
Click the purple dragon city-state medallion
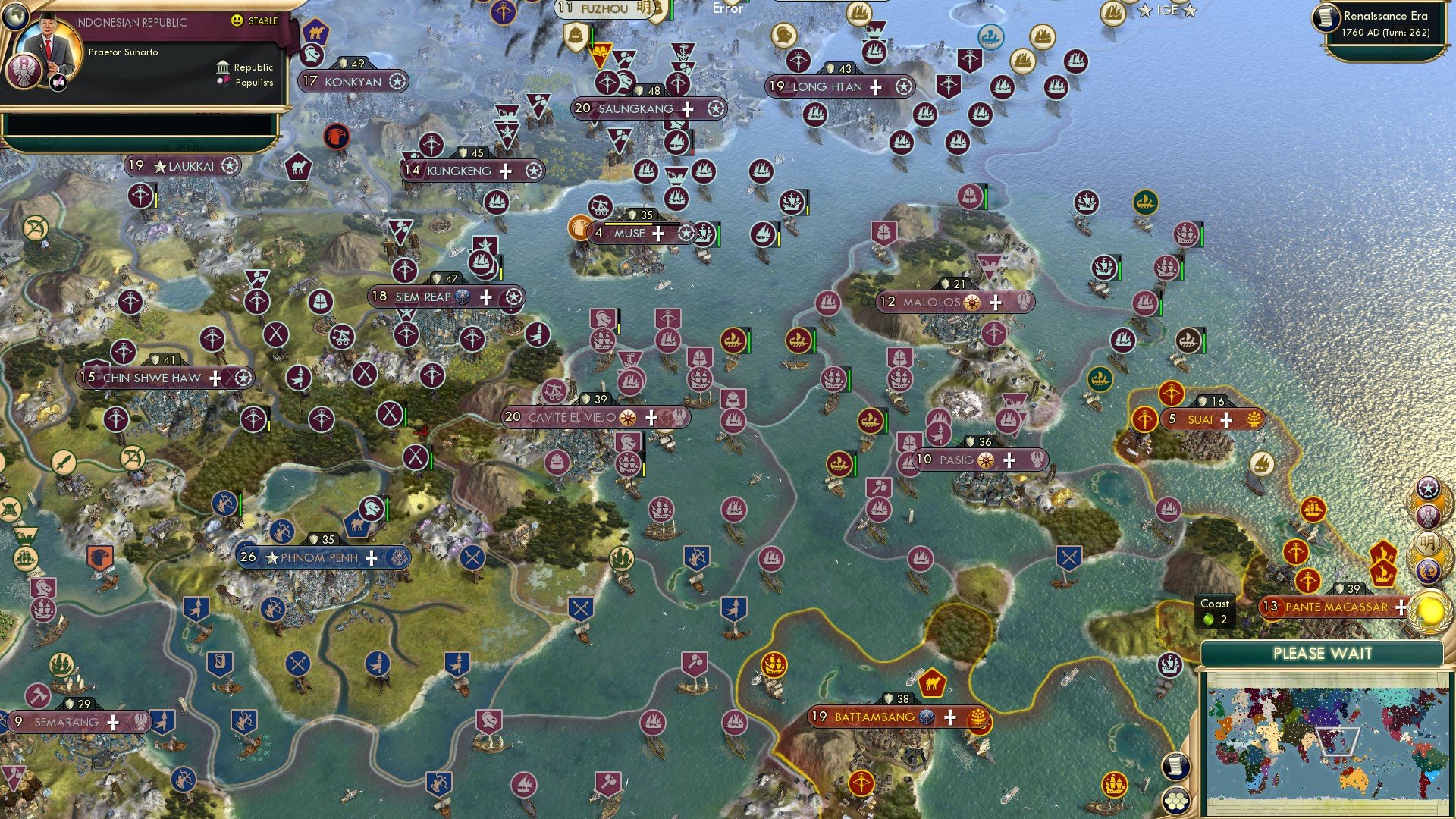(1428, 570)
